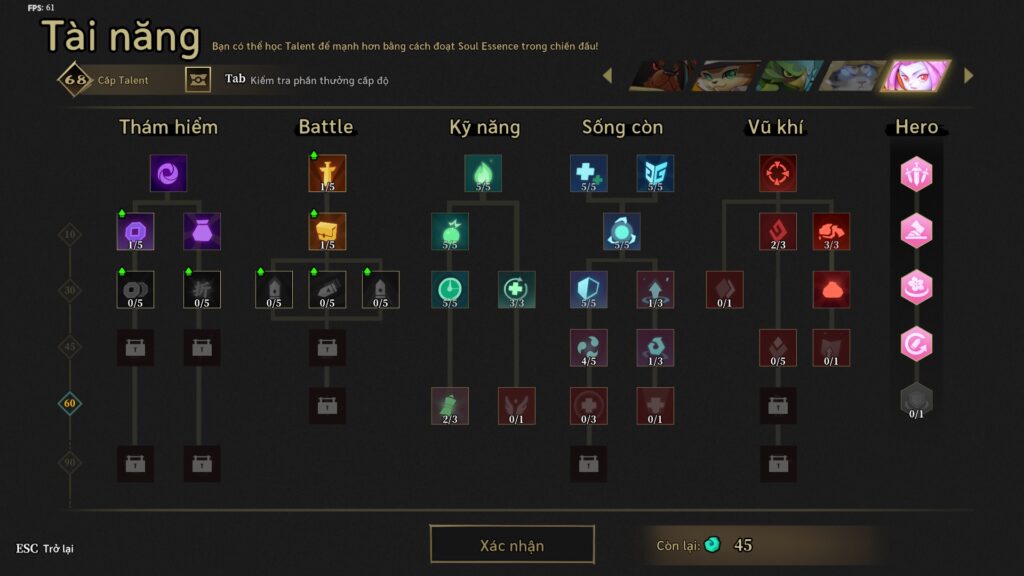Select the green flame Kỹ năng talent

(483, 173)
